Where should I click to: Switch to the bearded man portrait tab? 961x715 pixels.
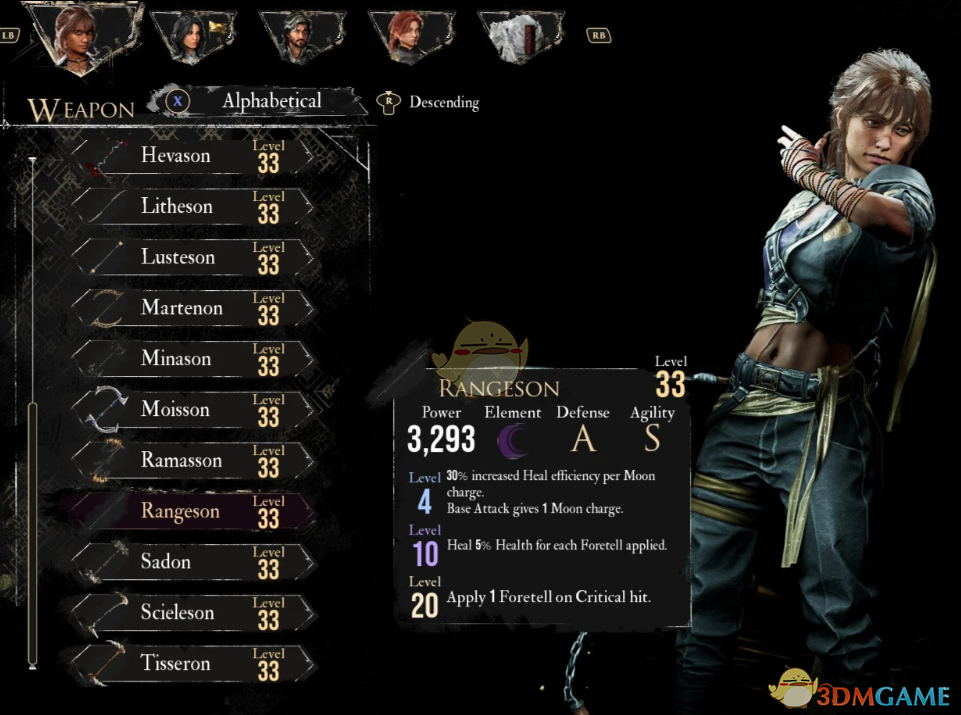point(298,36)
